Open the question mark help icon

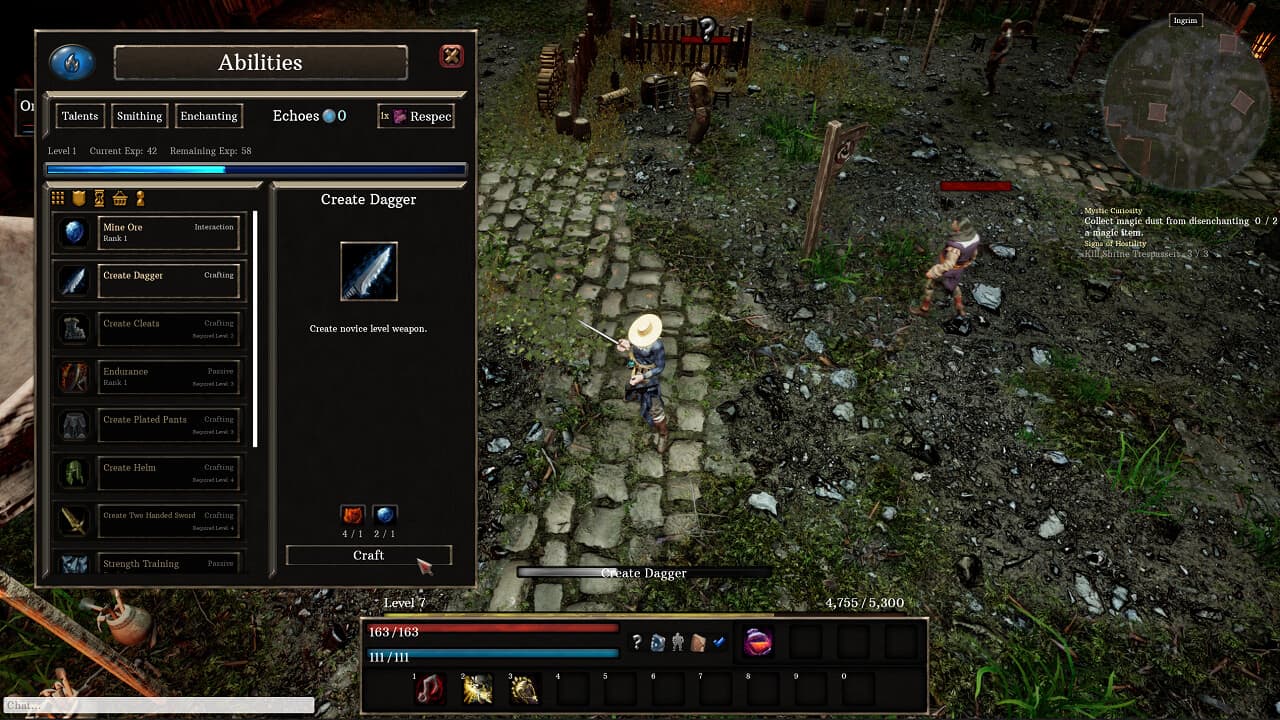point(636,642)
